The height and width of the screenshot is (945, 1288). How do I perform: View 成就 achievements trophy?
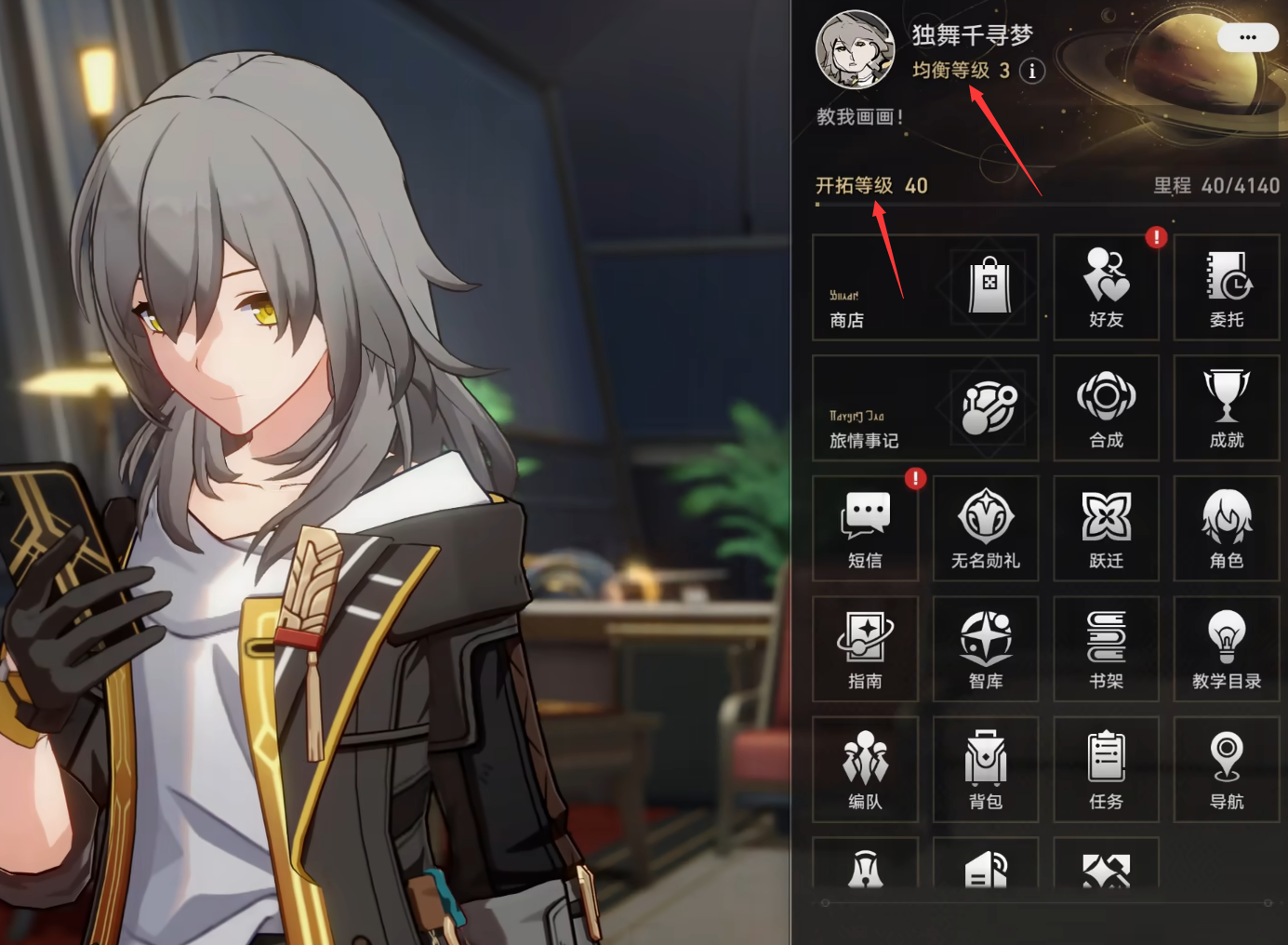[x=1226, y=408]
